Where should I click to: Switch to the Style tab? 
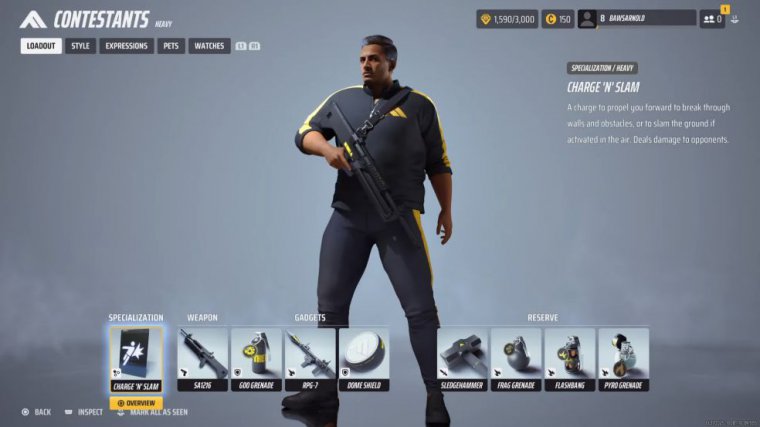click(x=81, y=46)
